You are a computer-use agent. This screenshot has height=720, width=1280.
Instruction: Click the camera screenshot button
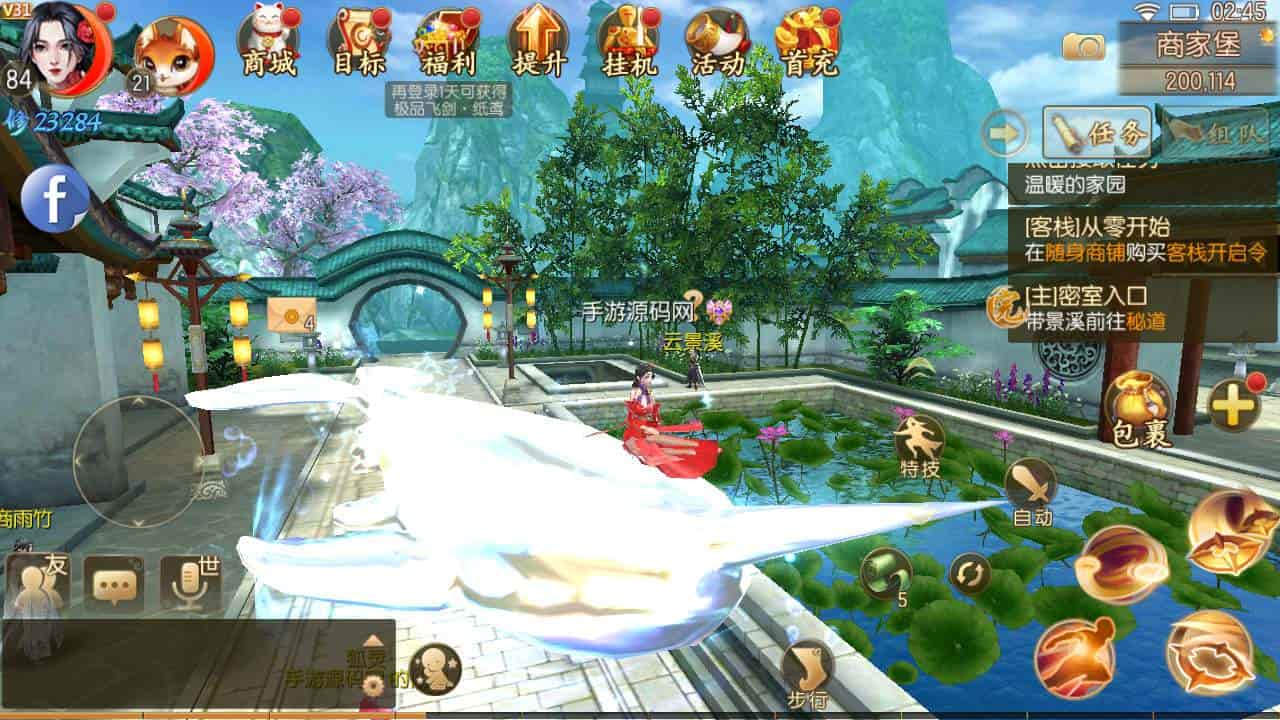click(1083, 46)
